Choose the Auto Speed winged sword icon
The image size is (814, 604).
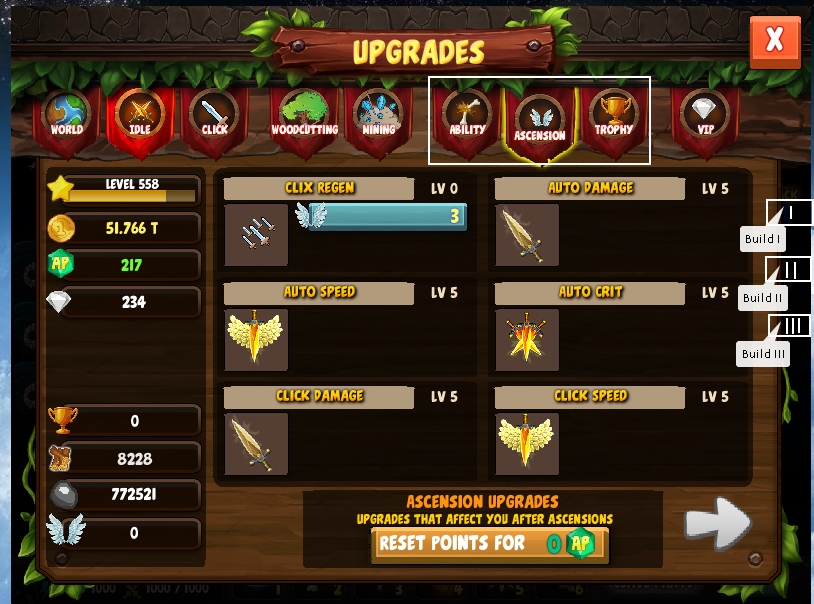[x=256, y=340]
